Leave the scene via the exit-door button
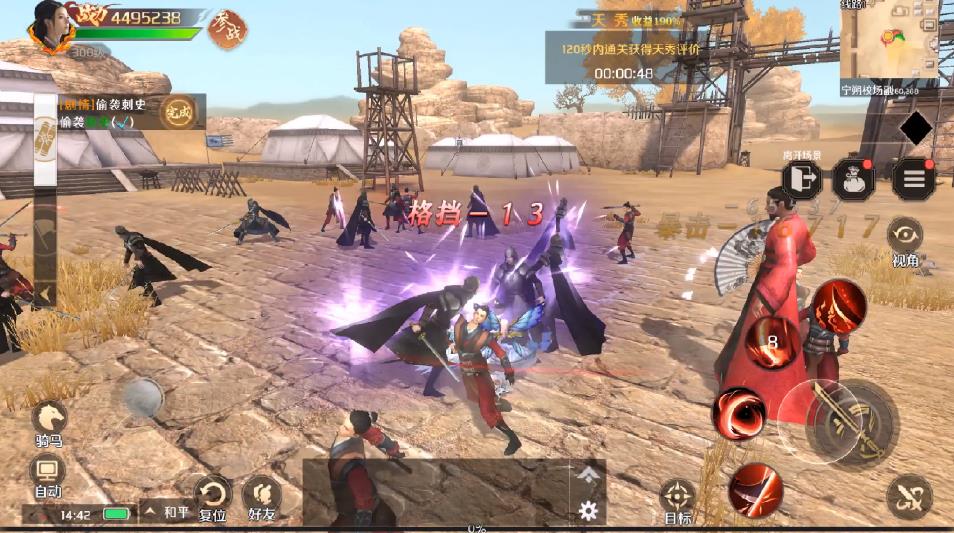This screenshot has width=954, height=533. tap(802, 178)
